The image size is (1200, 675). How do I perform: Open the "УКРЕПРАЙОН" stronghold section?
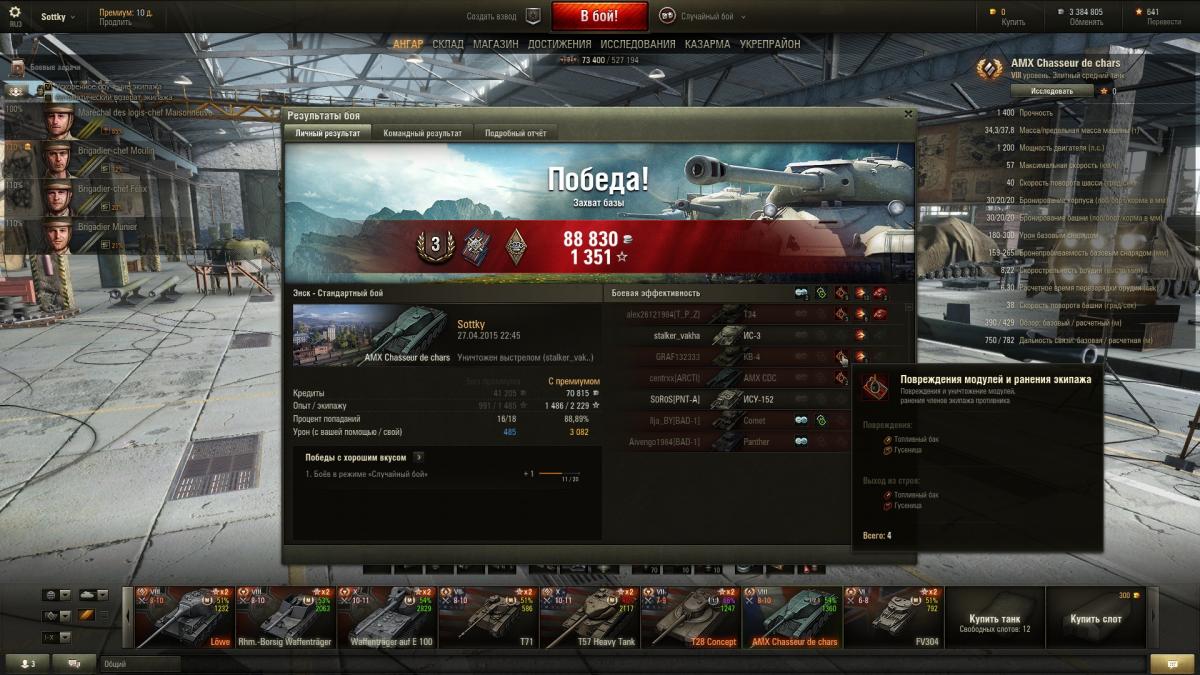(770, 44)
